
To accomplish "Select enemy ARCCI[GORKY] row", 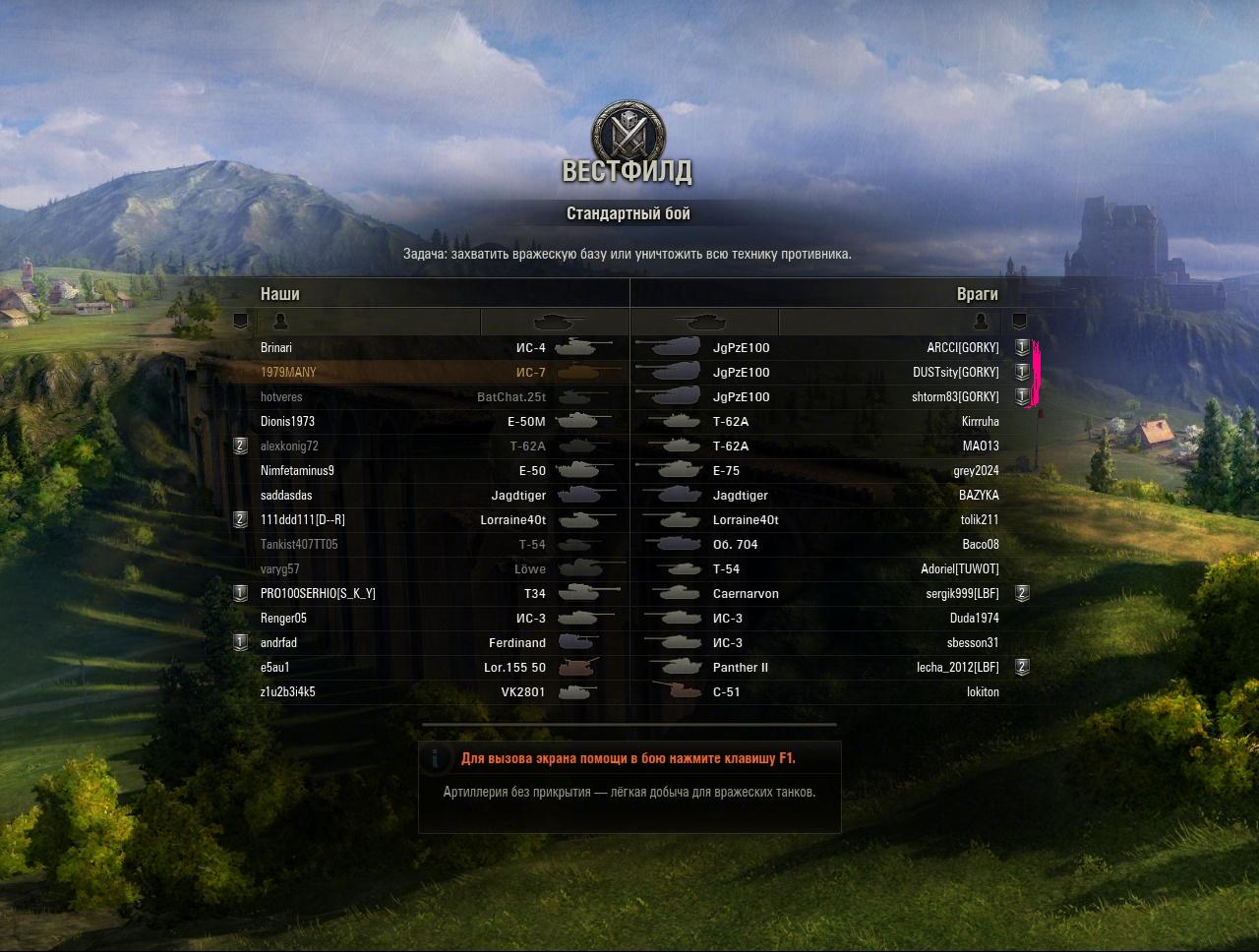I will pyautogui.click(x=962, y=348).
